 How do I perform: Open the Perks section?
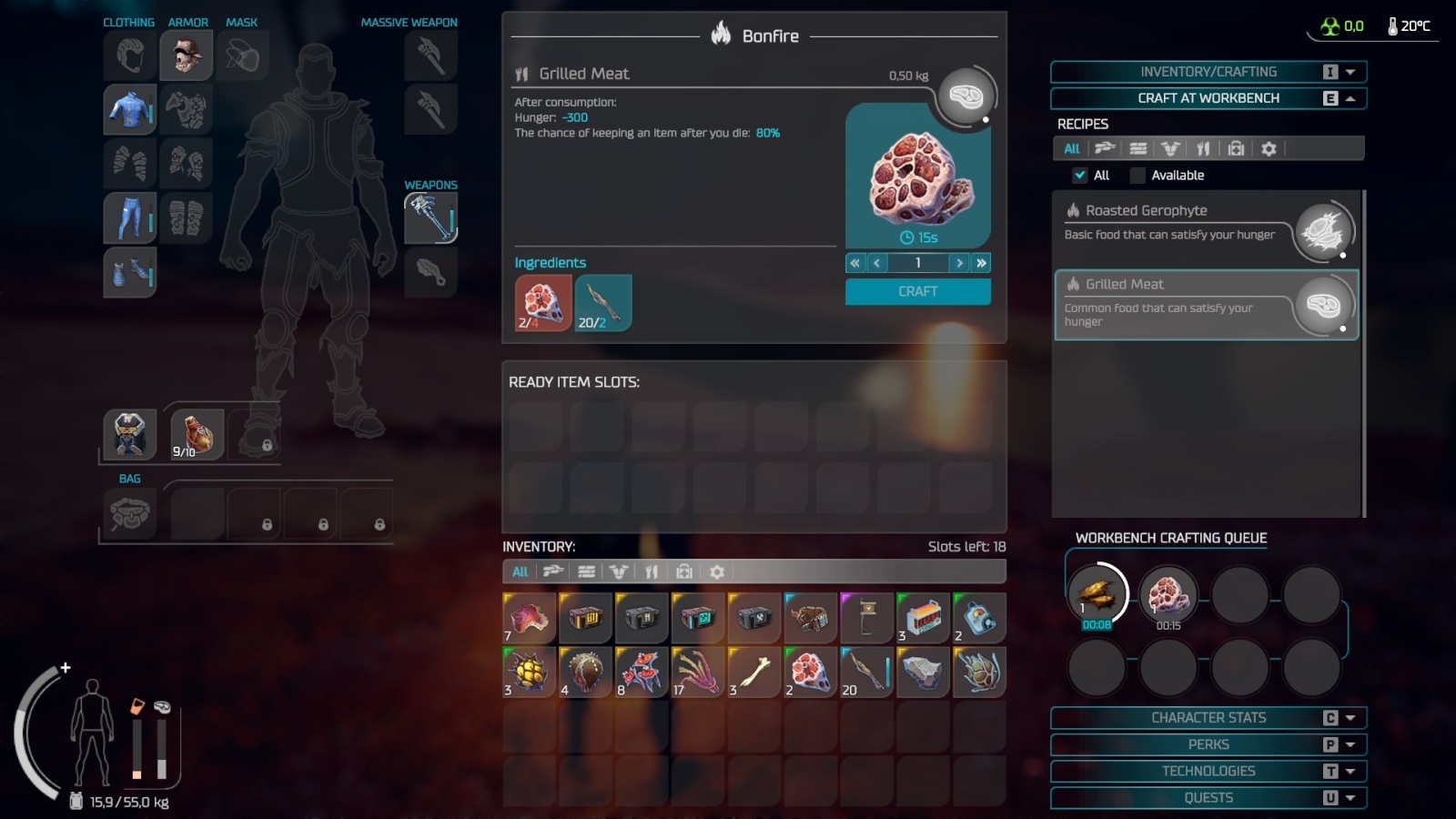coord(1208,744)
